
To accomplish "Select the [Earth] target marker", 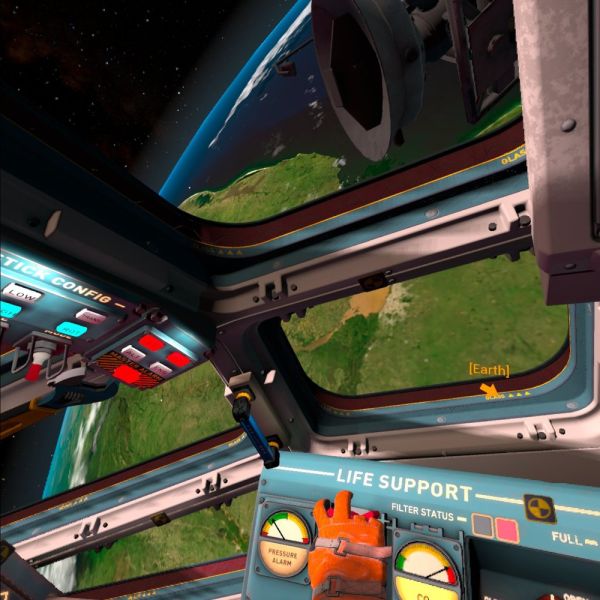I will point(488,370).
